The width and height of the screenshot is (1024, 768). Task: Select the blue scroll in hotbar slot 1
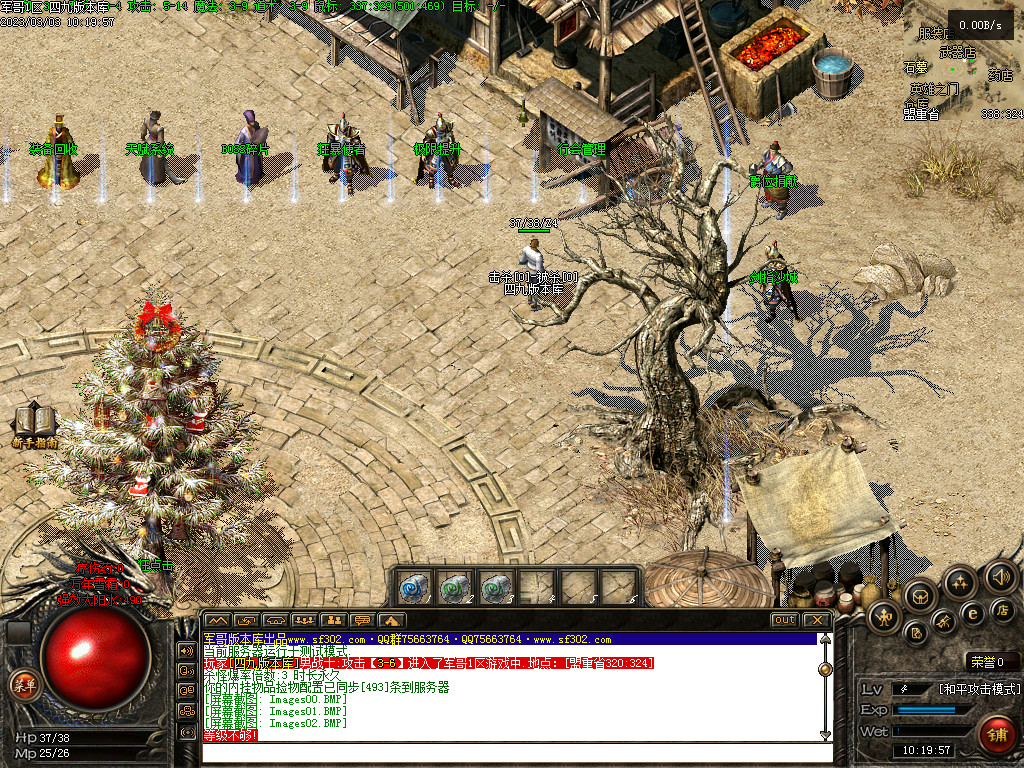click(416, 586)
